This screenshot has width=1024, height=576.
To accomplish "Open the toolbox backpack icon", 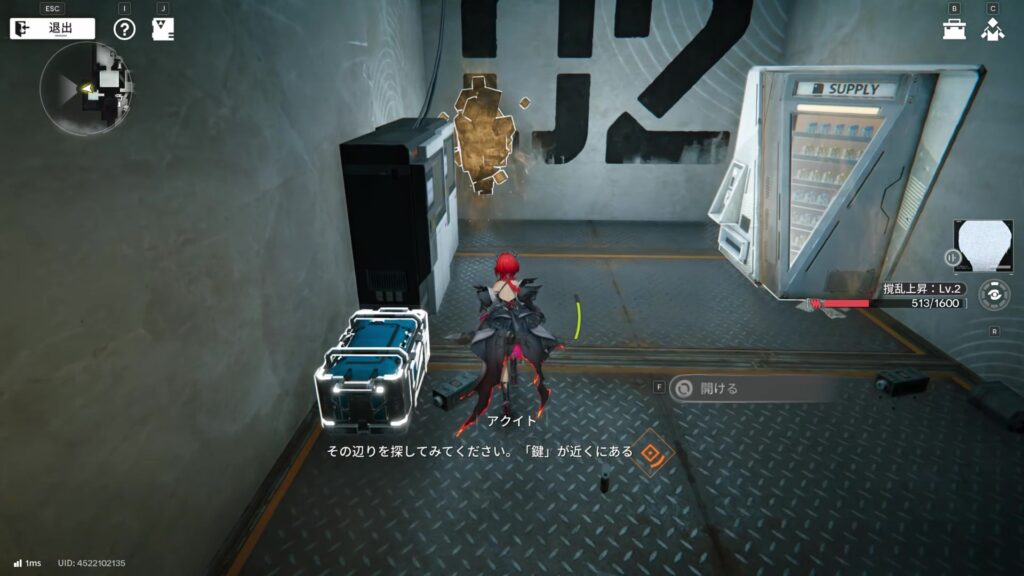I will [x=954, y=29].
